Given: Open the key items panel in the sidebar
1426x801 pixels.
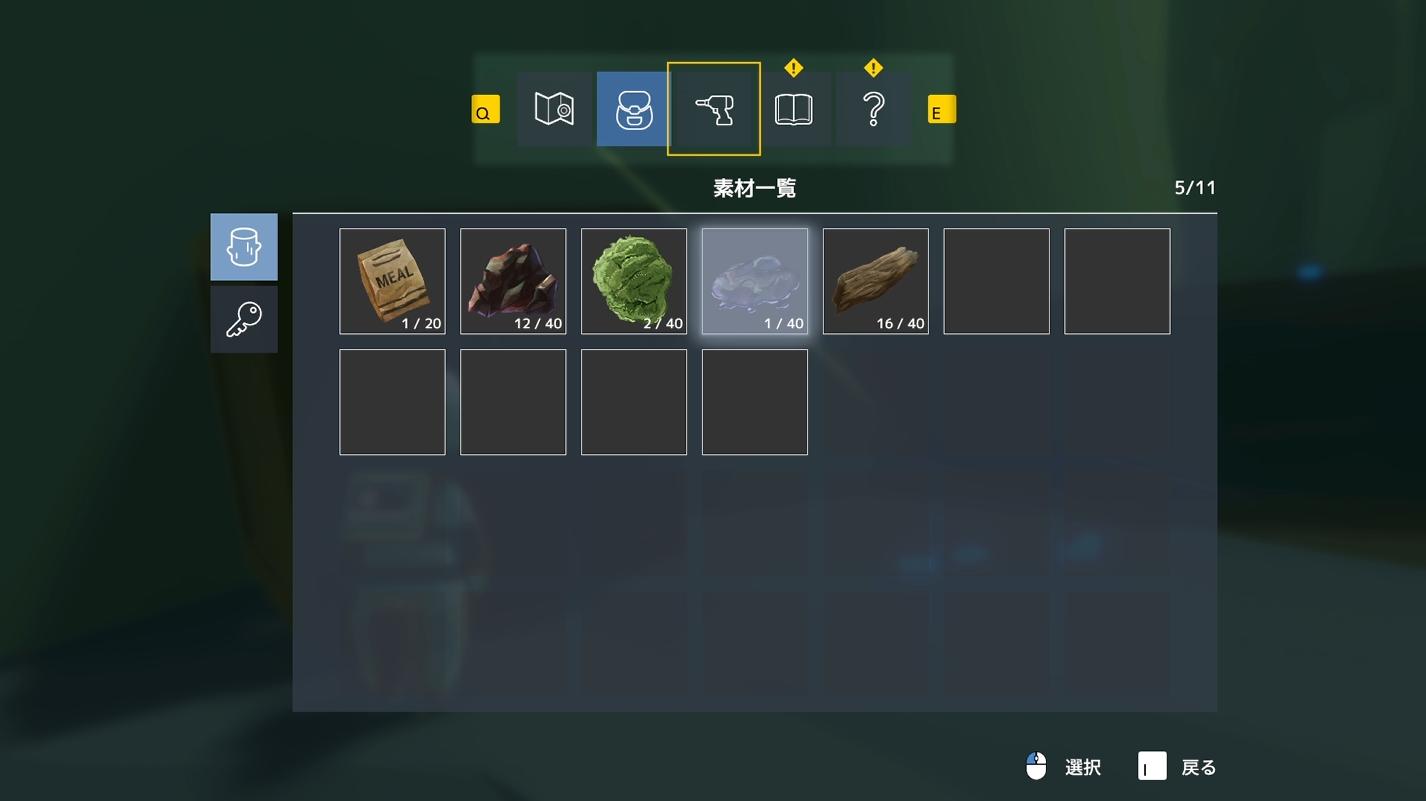Looking at the screenshot, I should [x=243, y=318].
